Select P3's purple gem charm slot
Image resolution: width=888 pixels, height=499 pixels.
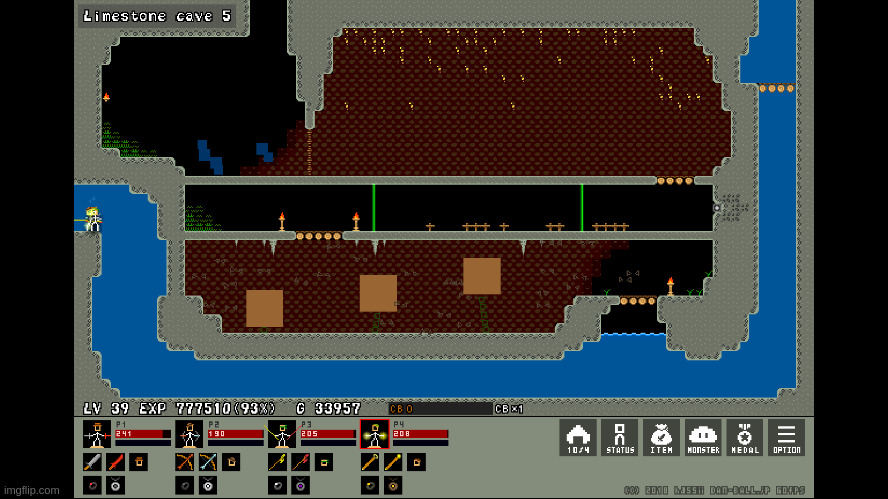click(x=301, y=485)
